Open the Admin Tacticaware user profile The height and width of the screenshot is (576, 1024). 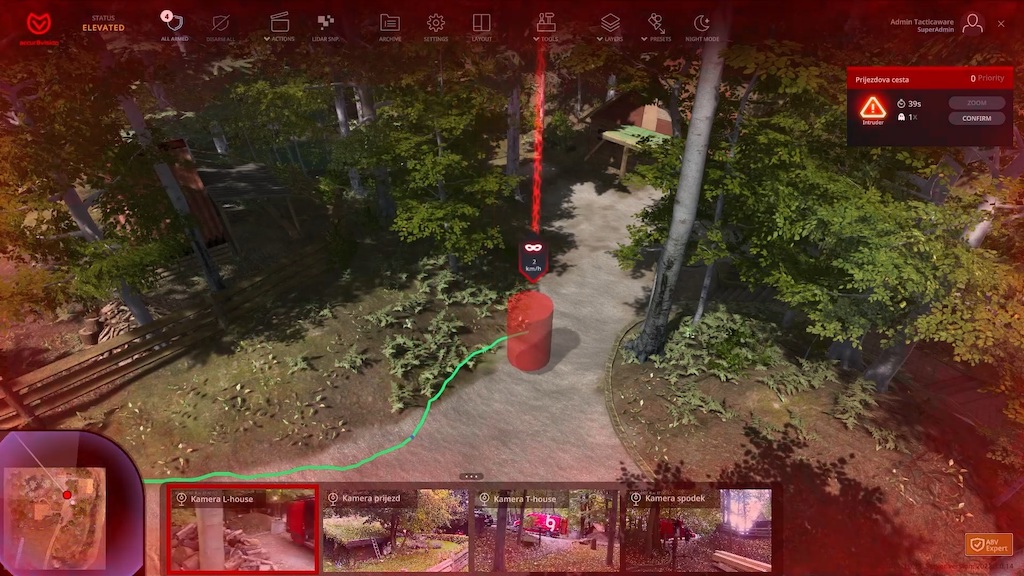point(971,24)
